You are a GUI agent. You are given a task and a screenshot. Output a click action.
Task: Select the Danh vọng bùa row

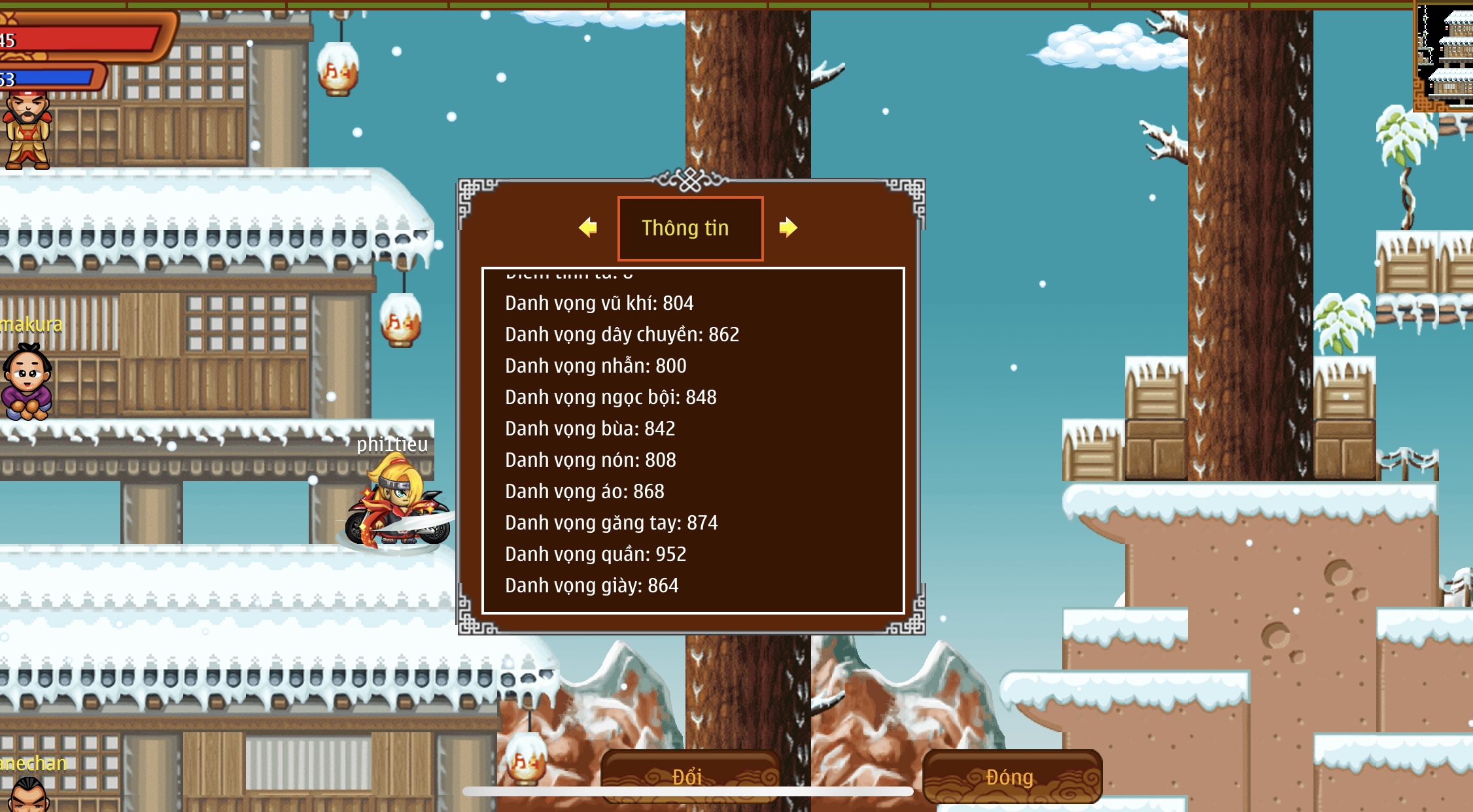coord(590,429)
